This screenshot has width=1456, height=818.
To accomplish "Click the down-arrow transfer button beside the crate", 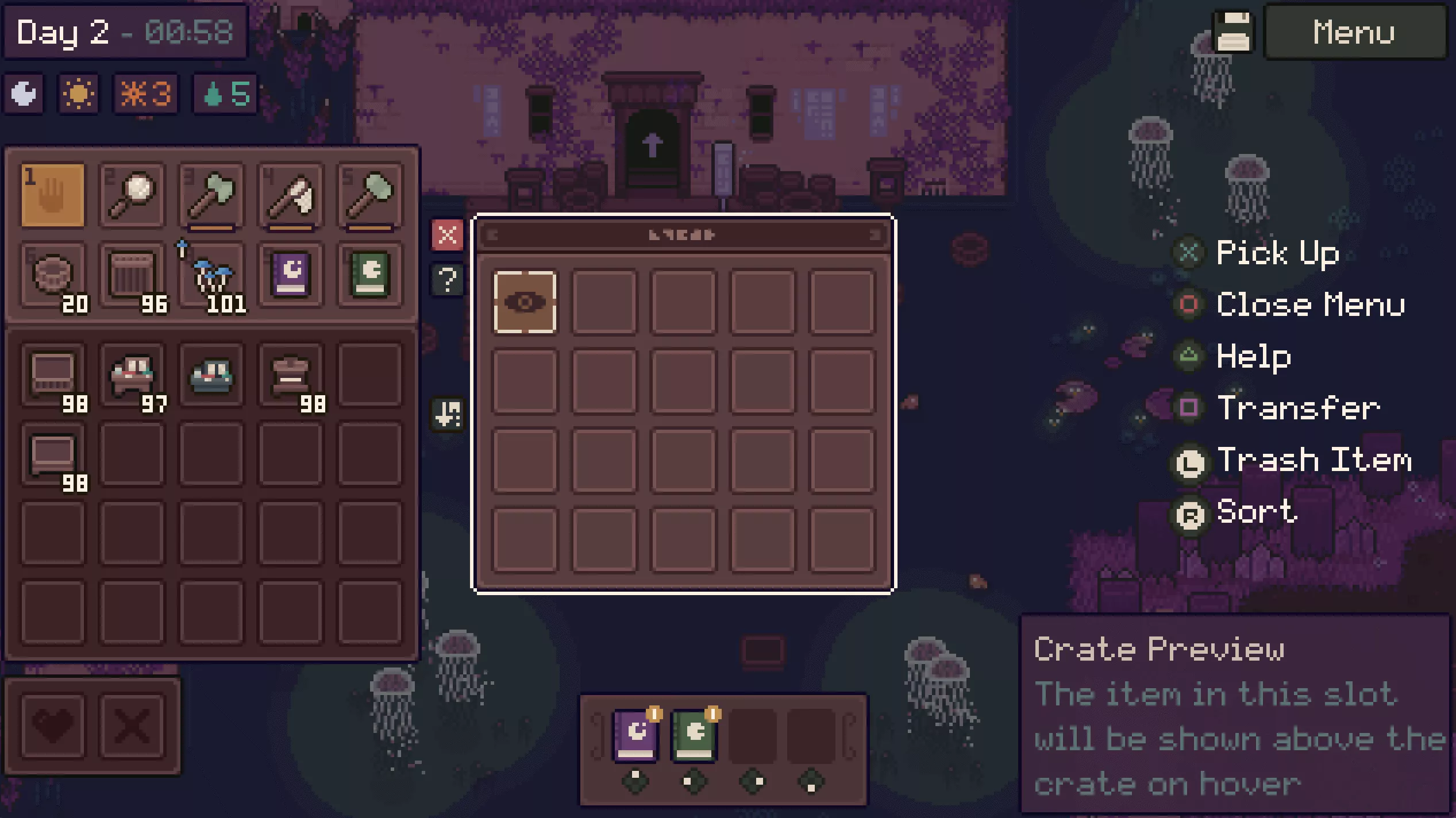I will click(x=447, y=414).
